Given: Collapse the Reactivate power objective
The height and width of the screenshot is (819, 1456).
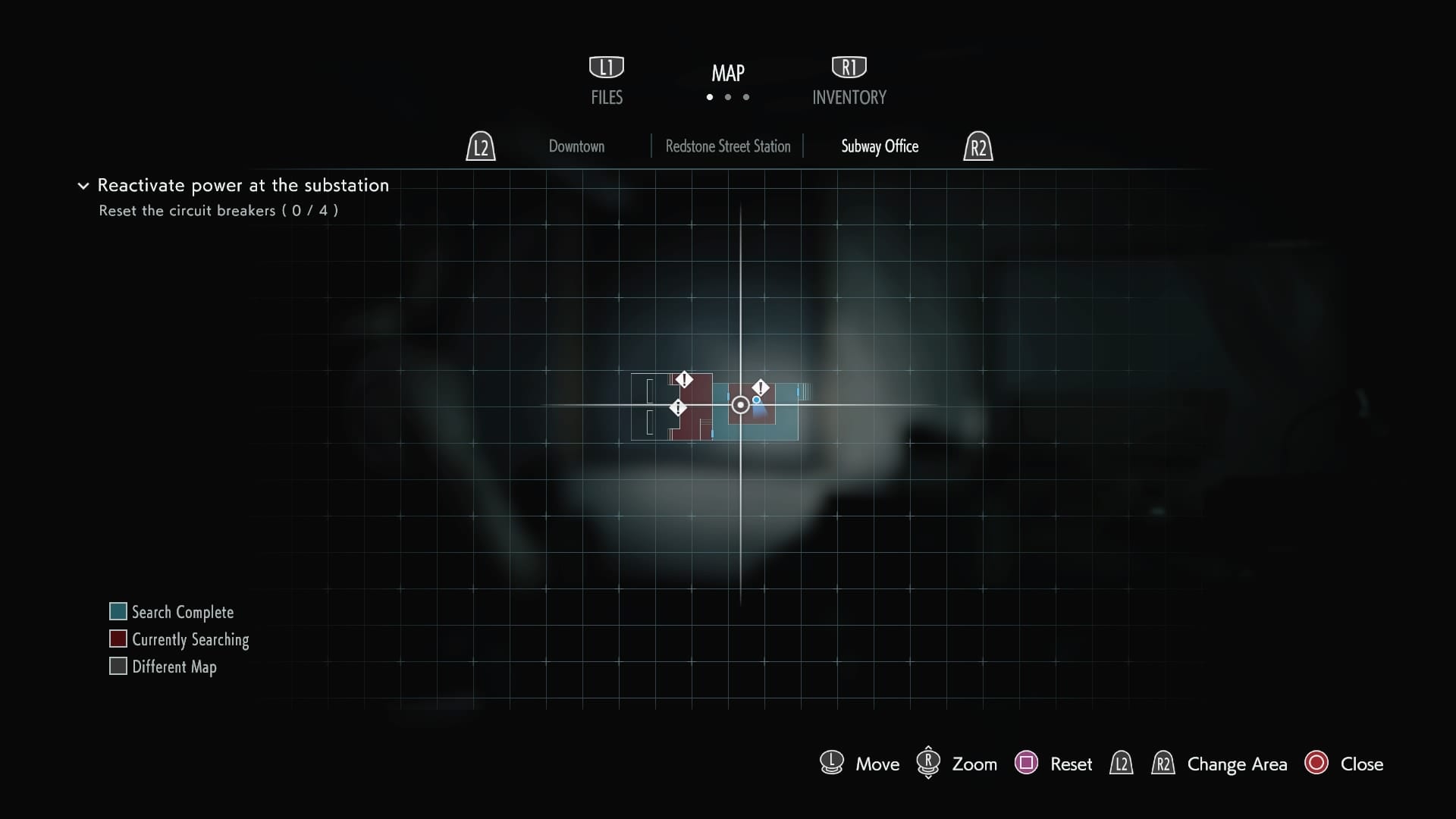Looking at the screenshot, I should point(83,186).
